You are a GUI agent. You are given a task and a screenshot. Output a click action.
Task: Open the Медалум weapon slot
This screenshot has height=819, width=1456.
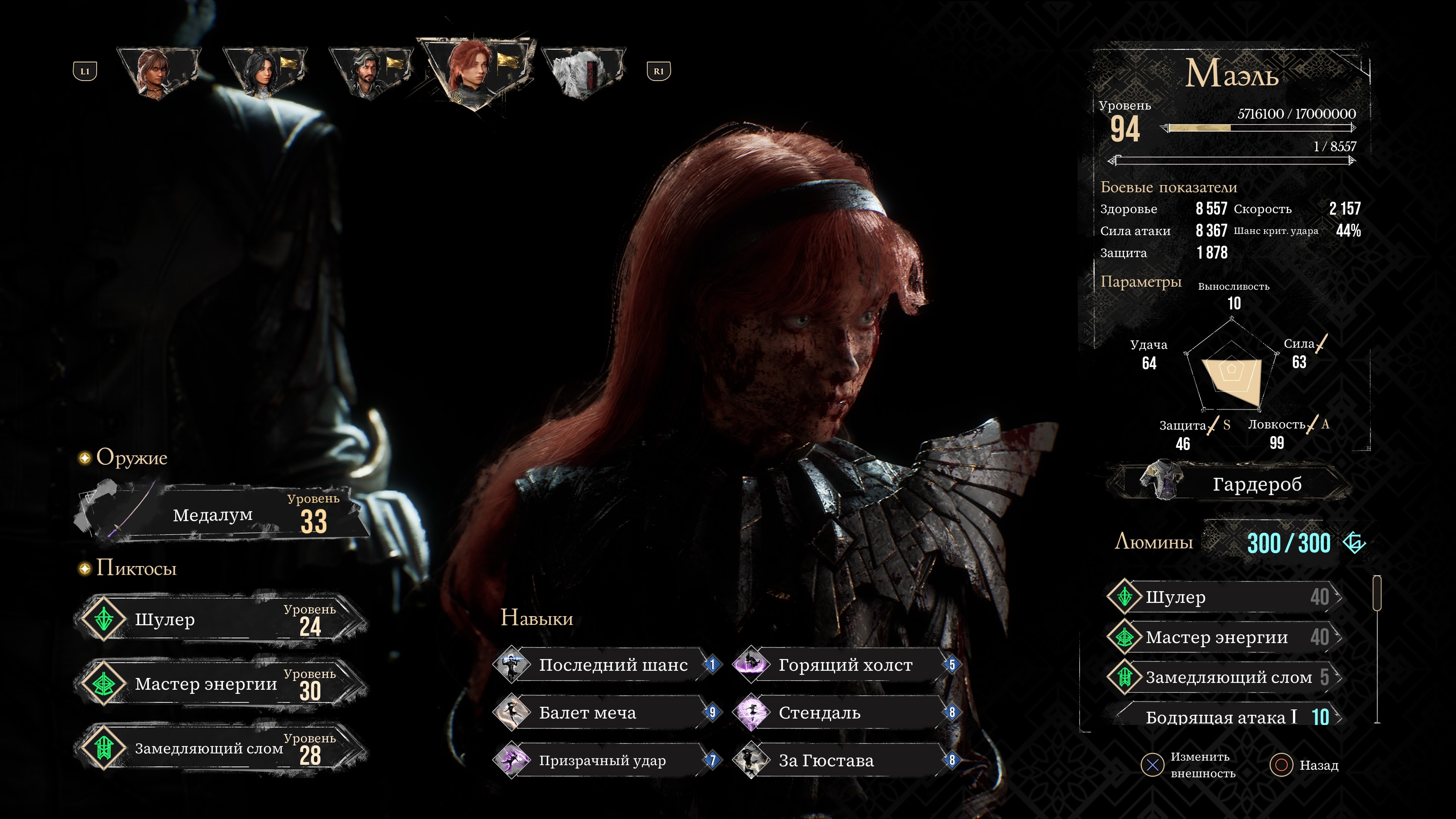click(x=220, y=515)
